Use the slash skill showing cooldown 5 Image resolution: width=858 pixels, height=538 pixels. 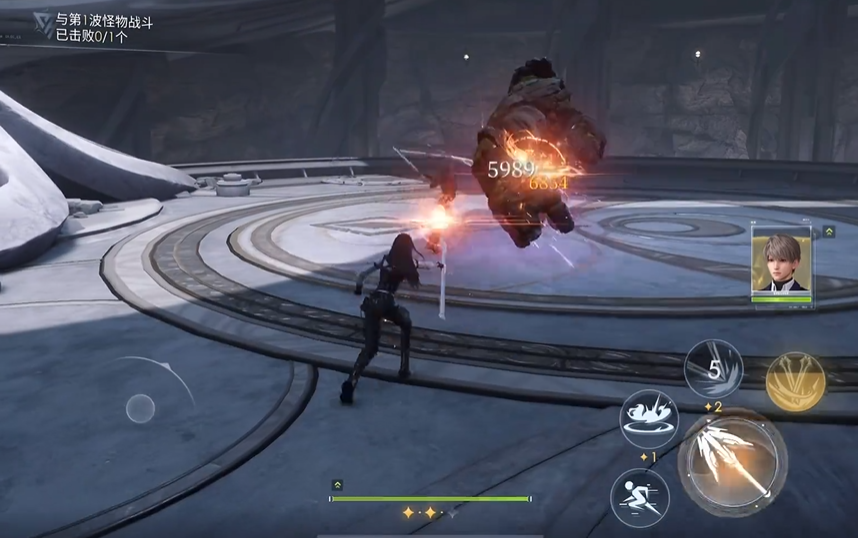(714, 370)
